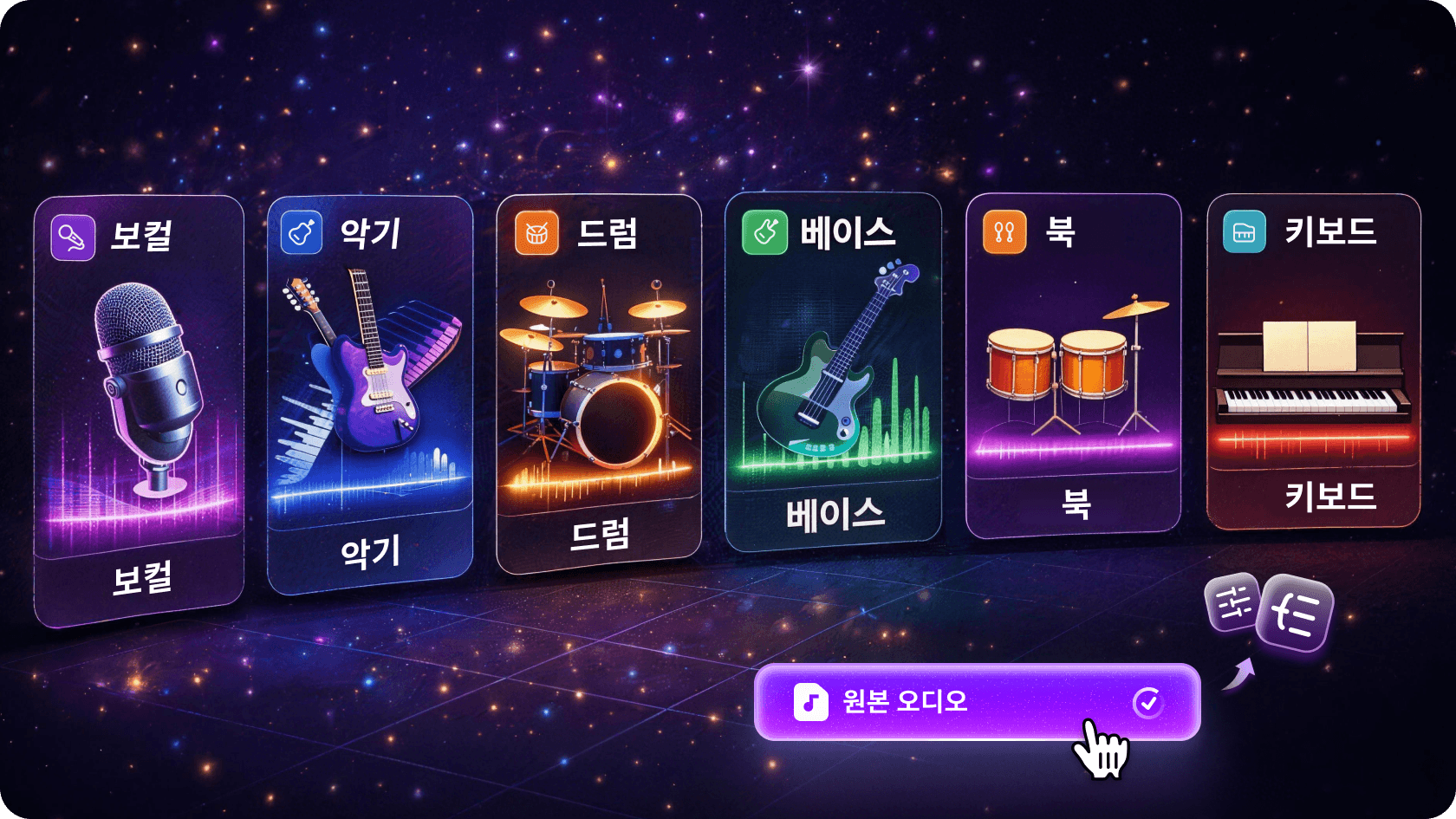Click the stem splitter icon tile
Image resolution: width=1456 pixels, height=819 pixels.
(1295, 614)
